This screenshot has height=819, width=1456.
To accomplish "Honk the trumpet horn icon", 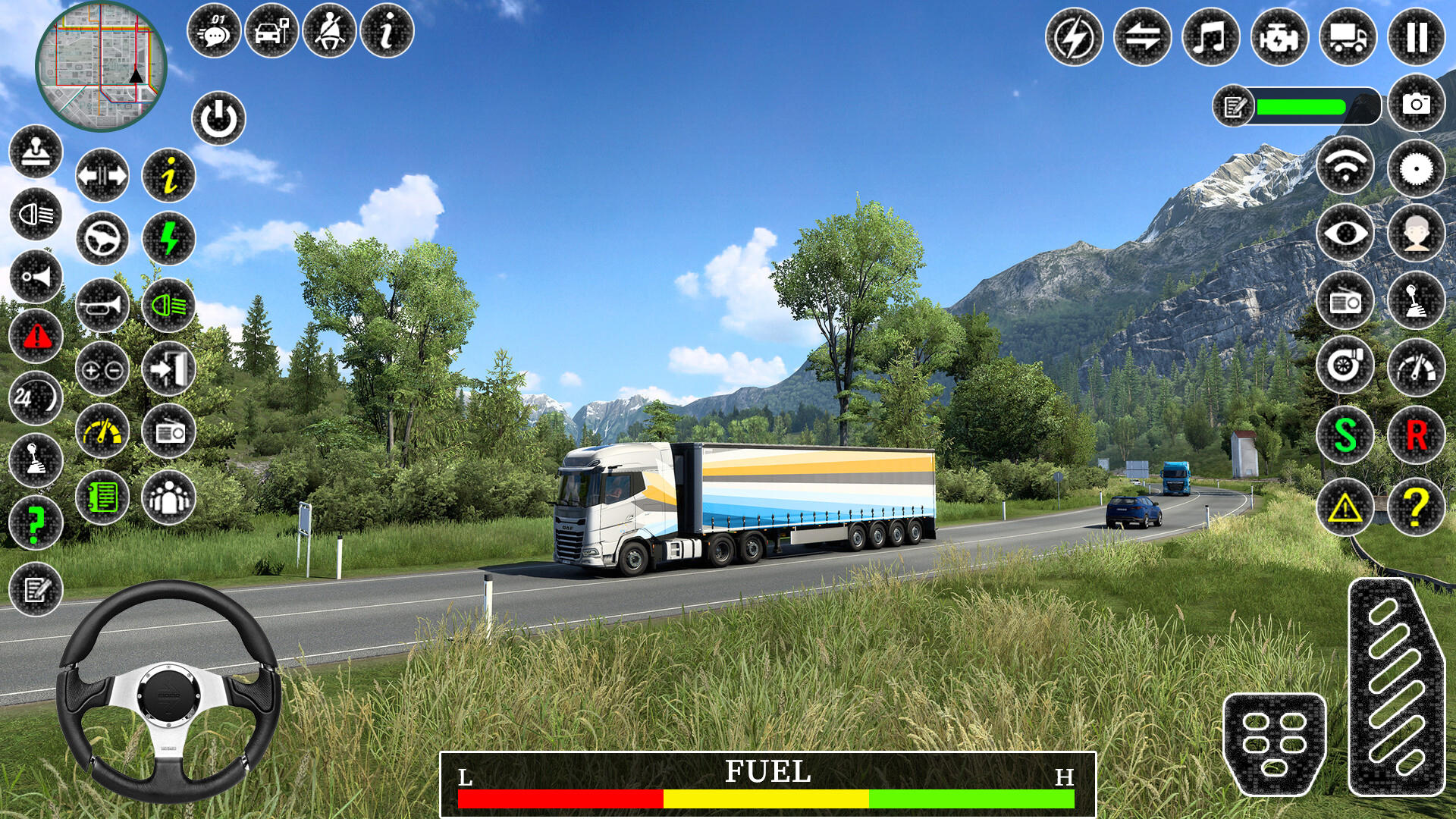I will pyautogui.click(x=102, y=306).
